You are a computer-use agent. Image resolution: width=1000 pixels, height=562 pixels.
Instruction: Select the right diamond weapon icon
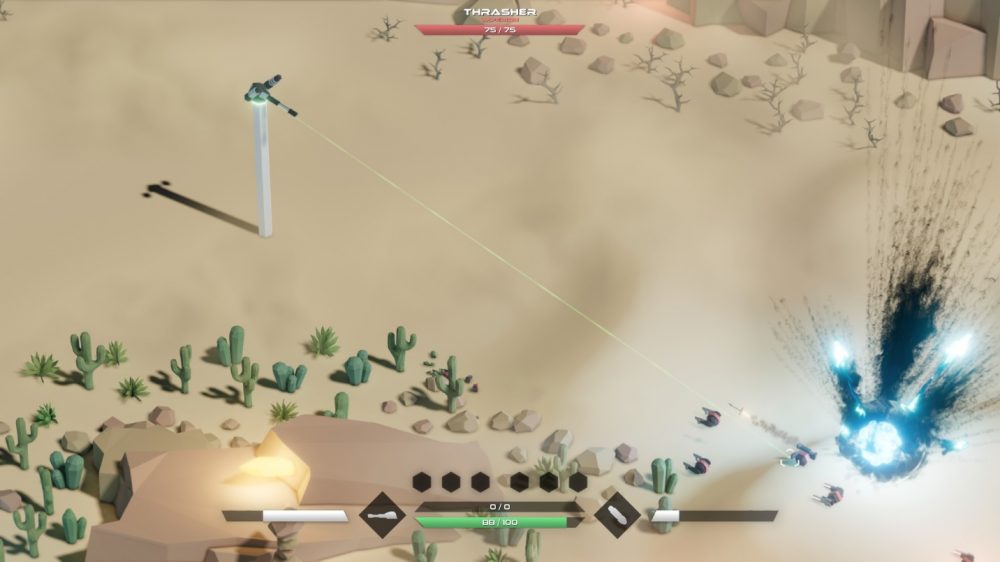[617, 516]
